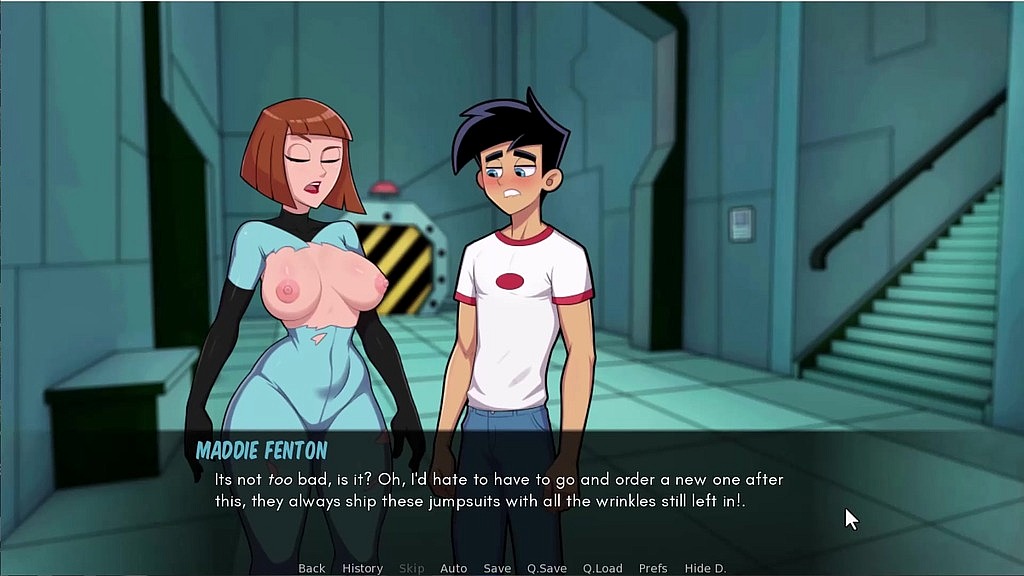Go Back to the previous dialogue line
1024x576 pixels.
[x=312, y=568]
